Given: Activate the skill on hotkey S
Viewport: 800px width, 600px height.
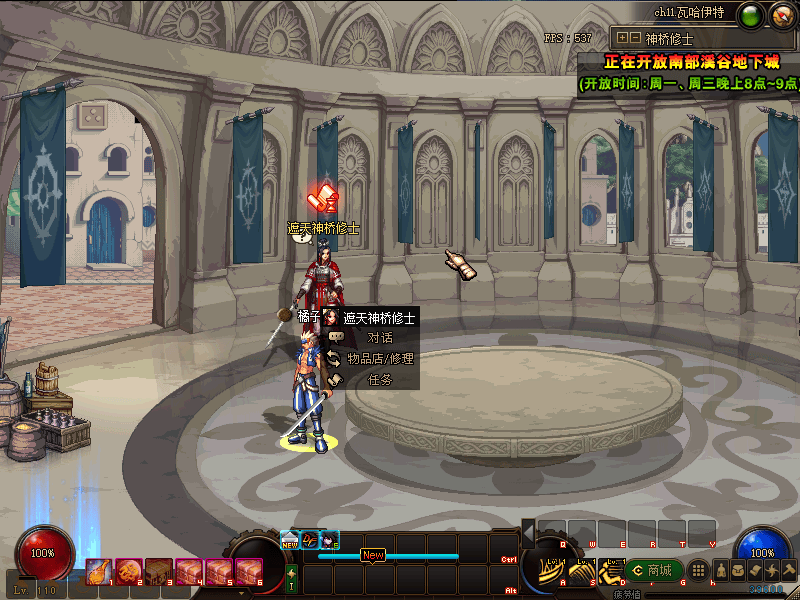Looking at the screenshot, I should click(582, 573).
